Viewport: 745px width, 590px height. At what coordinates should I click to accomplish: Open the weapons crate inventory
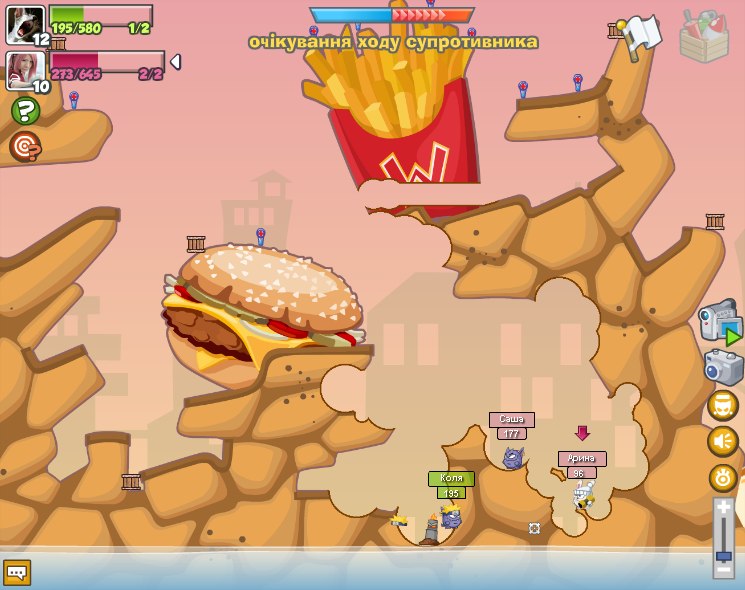coord(704,36)
